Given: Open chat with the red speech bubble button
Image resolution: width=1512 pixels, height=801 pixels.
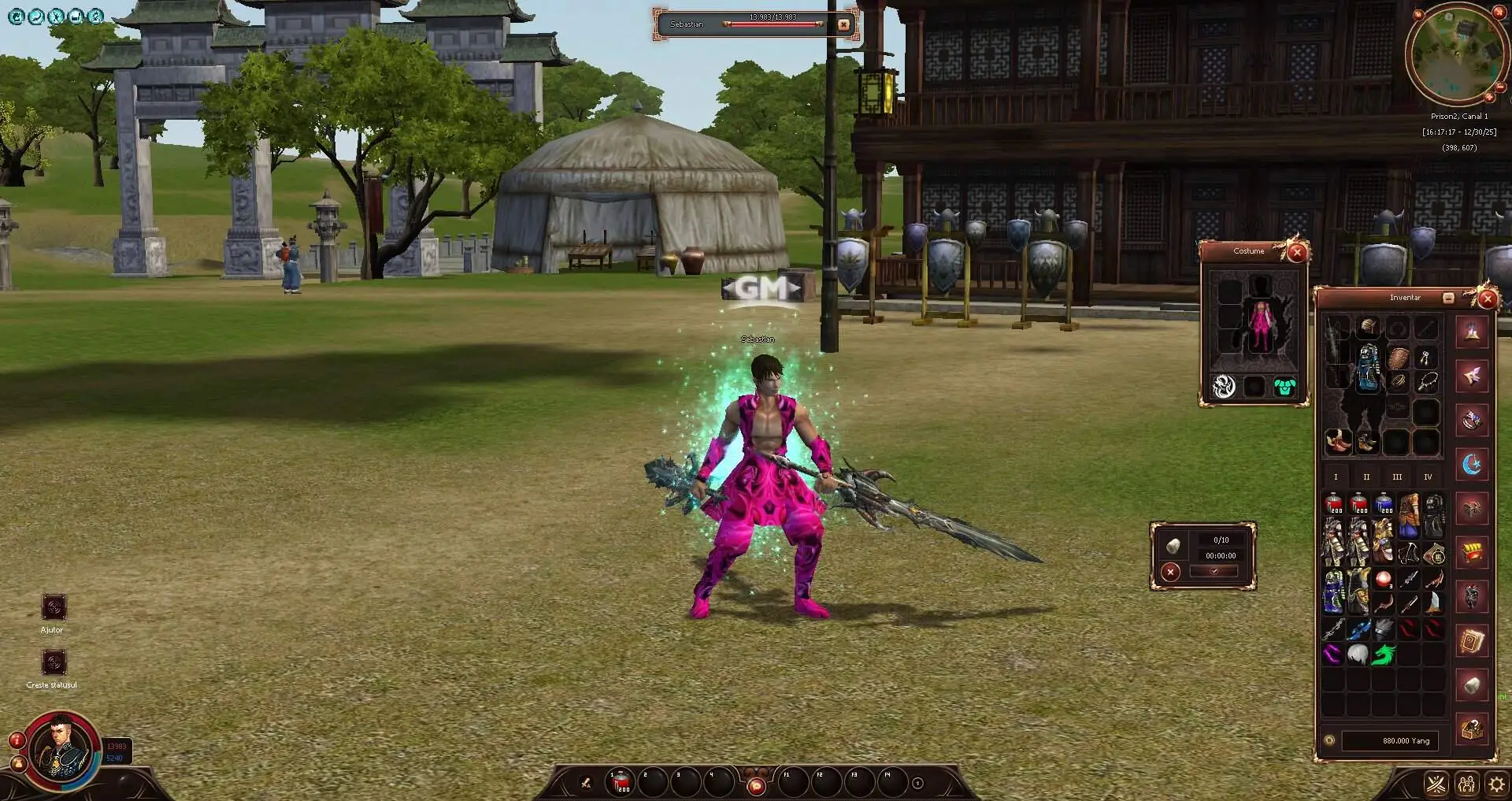Looking at the screenshot, I should tap(756, 785).
